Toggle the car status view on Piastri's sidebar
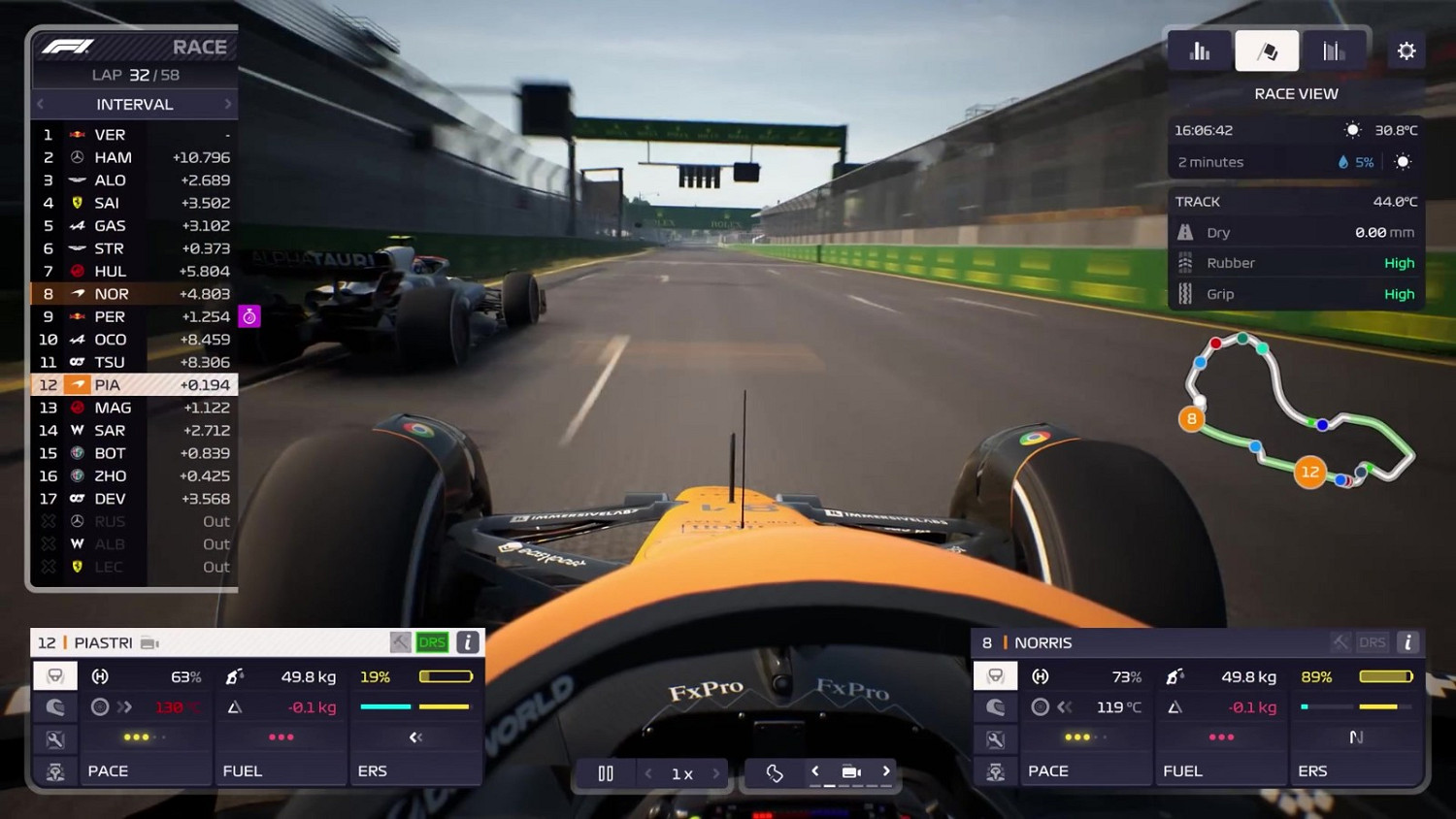 [x=55, y=676]
